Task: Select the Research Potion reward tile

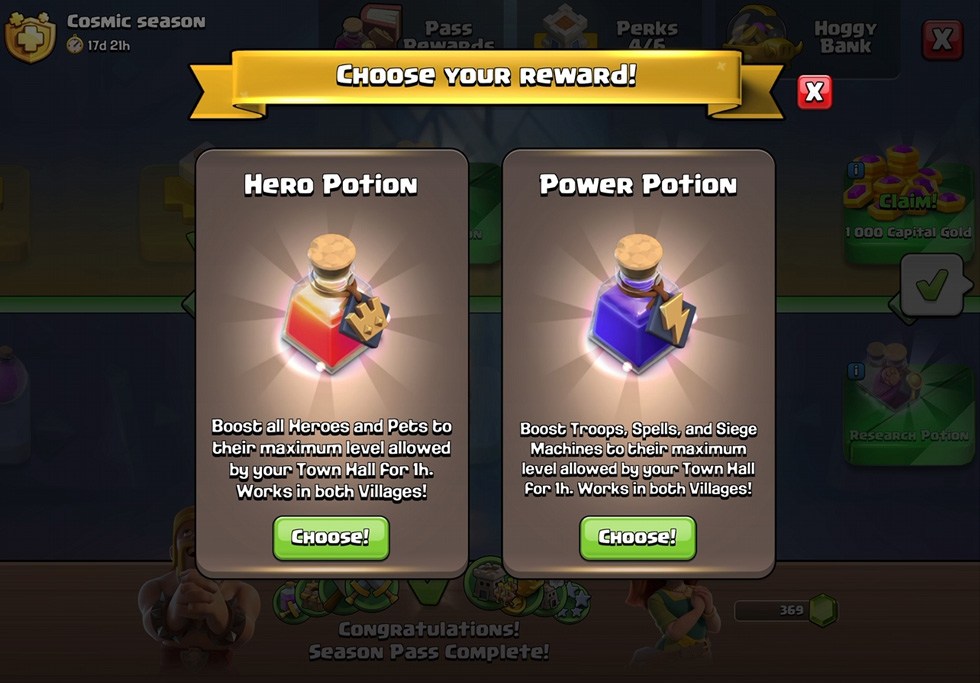Action: pyautogui.click(x=909, y=410)
